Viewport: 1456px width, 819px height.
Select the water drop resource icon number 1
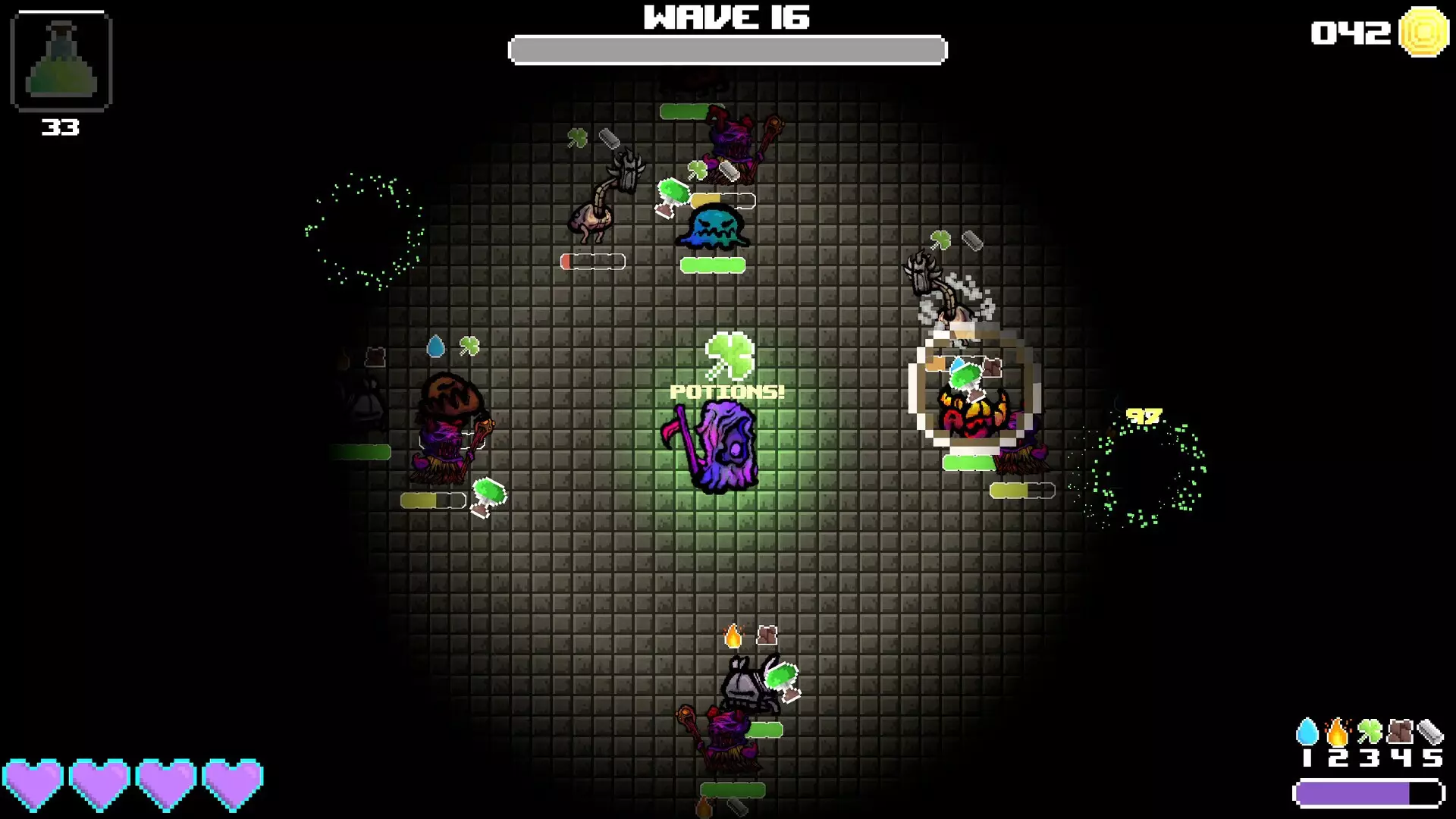pos(1307,730)
